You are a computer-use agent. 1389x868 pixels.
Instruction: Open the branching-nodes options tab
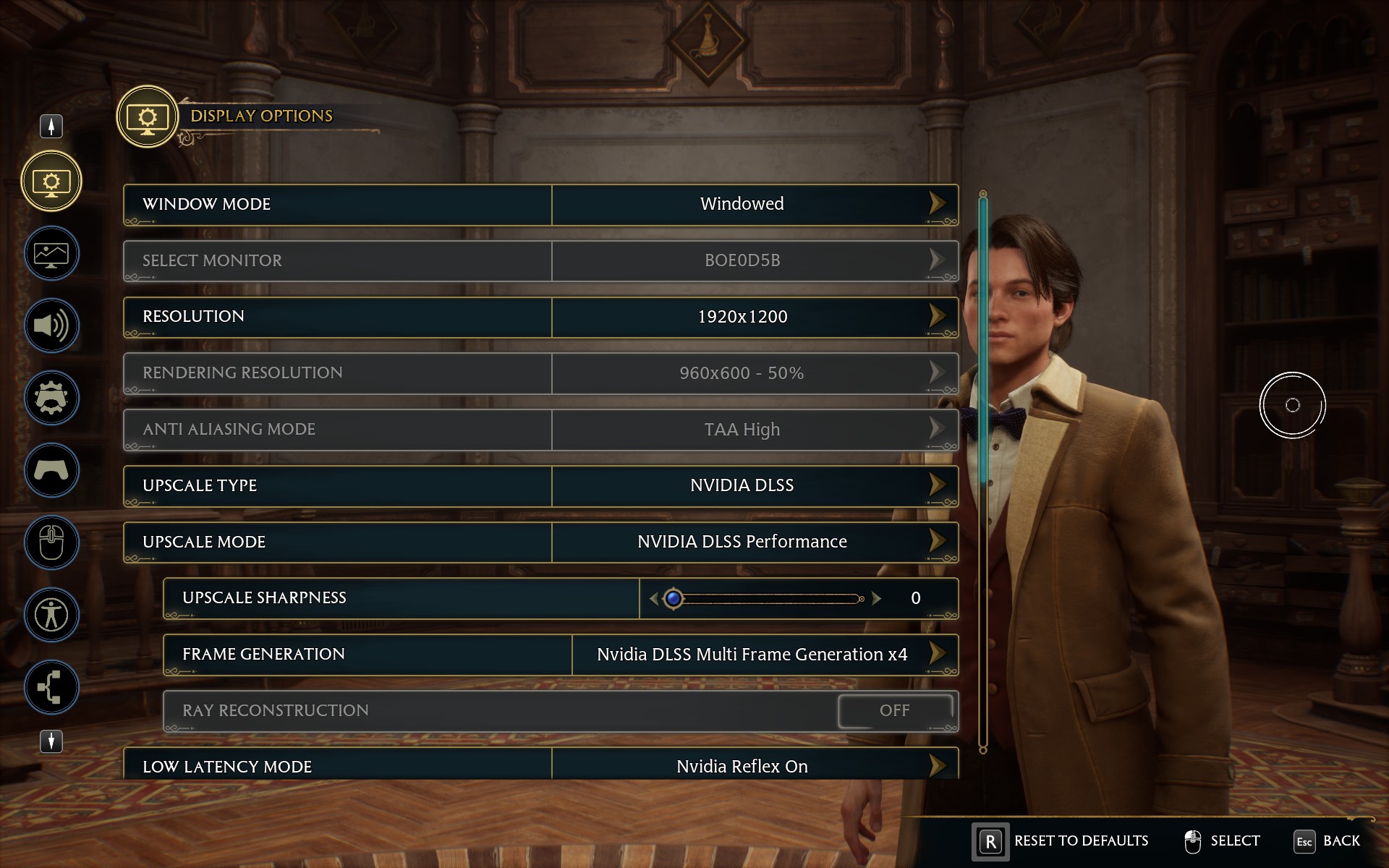[51, 687]
